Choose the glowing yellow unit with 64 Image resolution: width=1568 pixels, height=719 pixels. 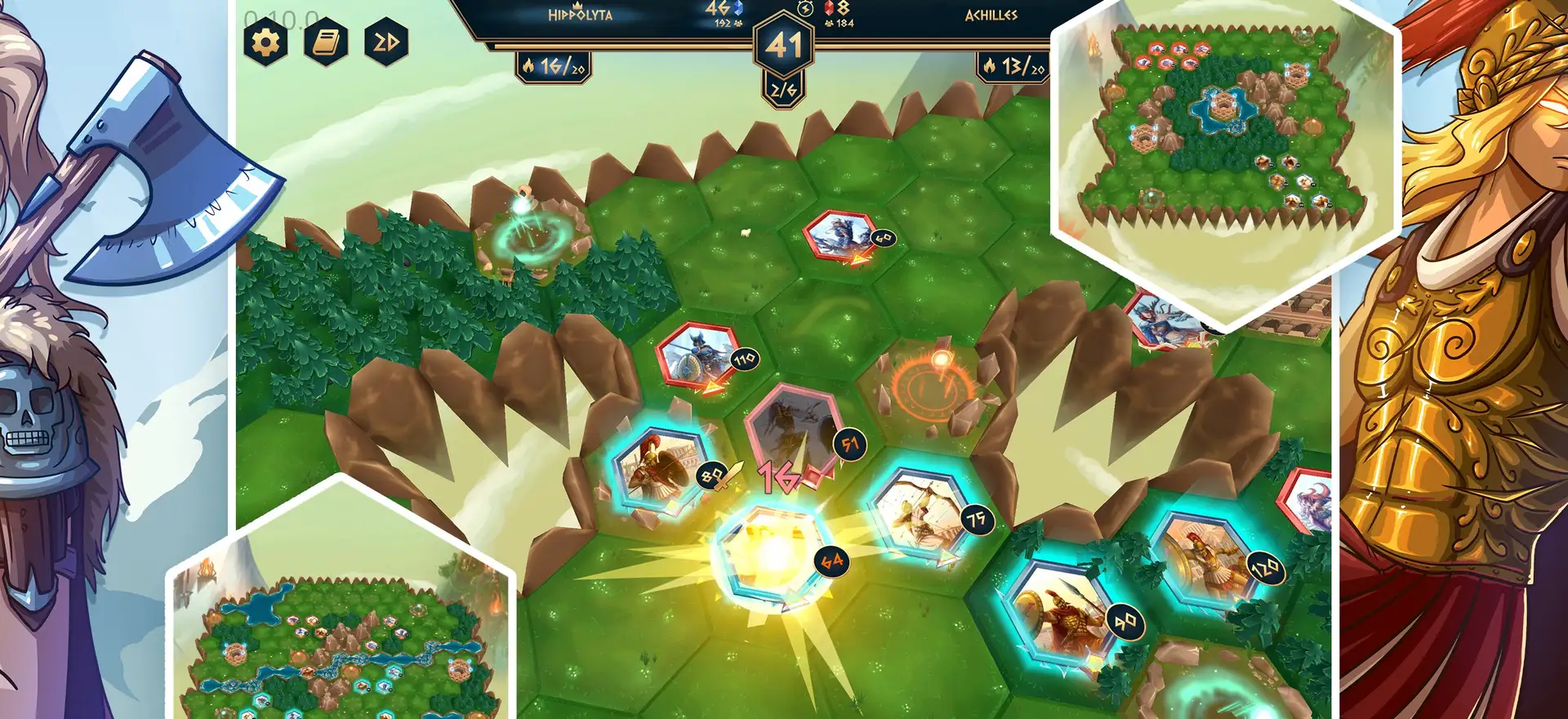pos(772,555)
